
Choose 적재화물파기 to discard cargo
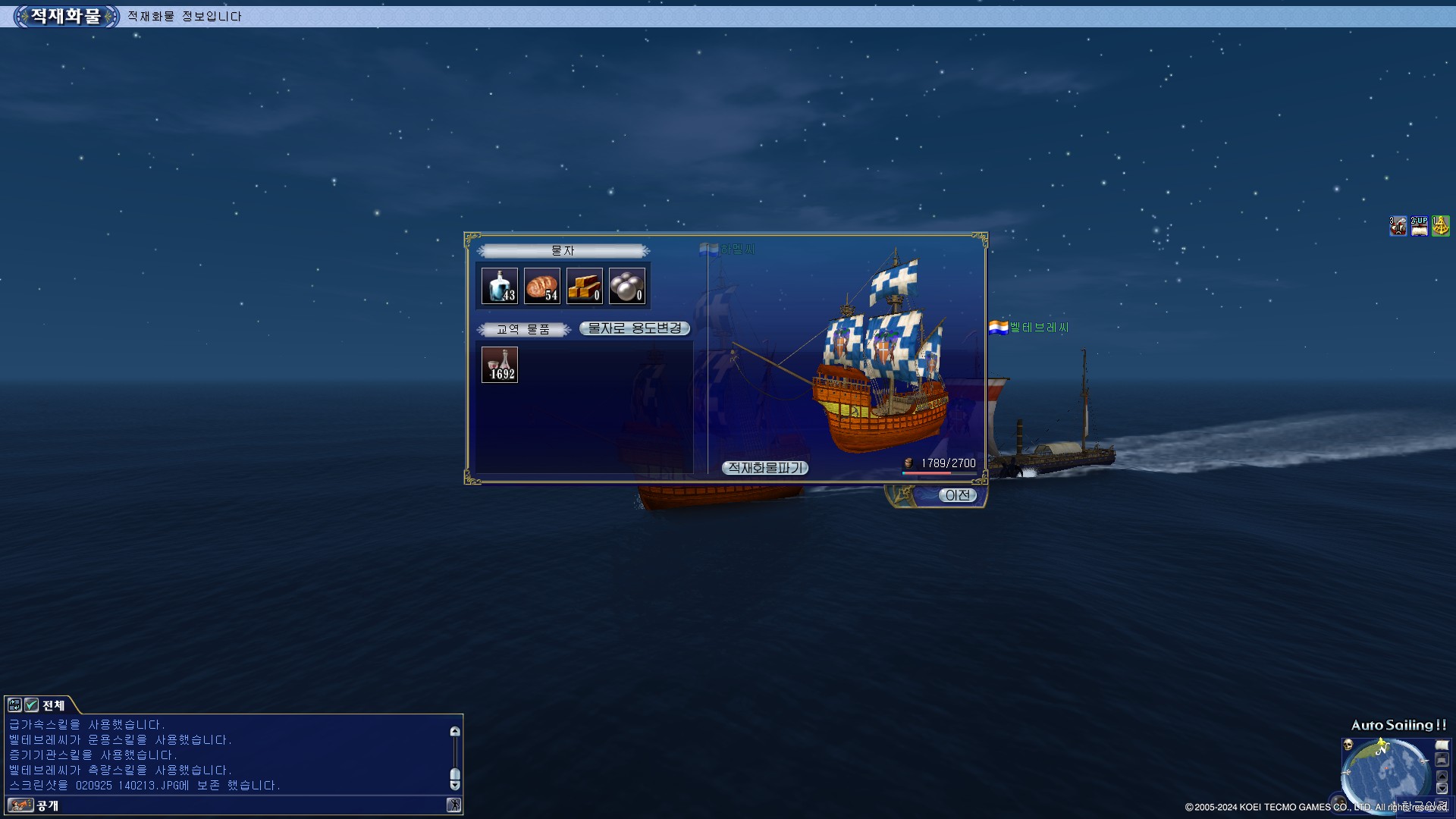[x=764, y=468]
